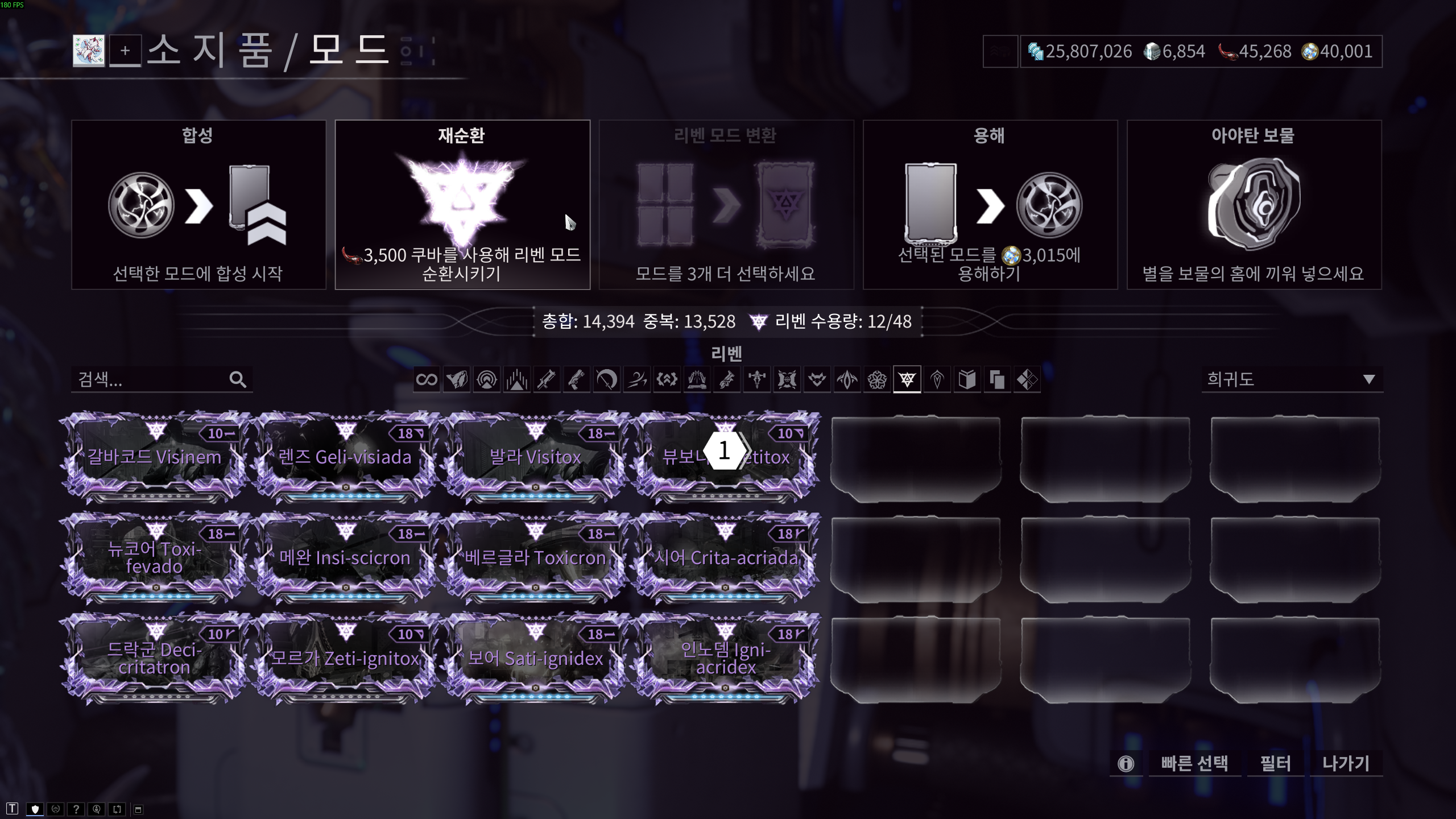Cycle the Riven using 재순환
This screenshot has width=1456, height=819.
click(x=462, y=205)
